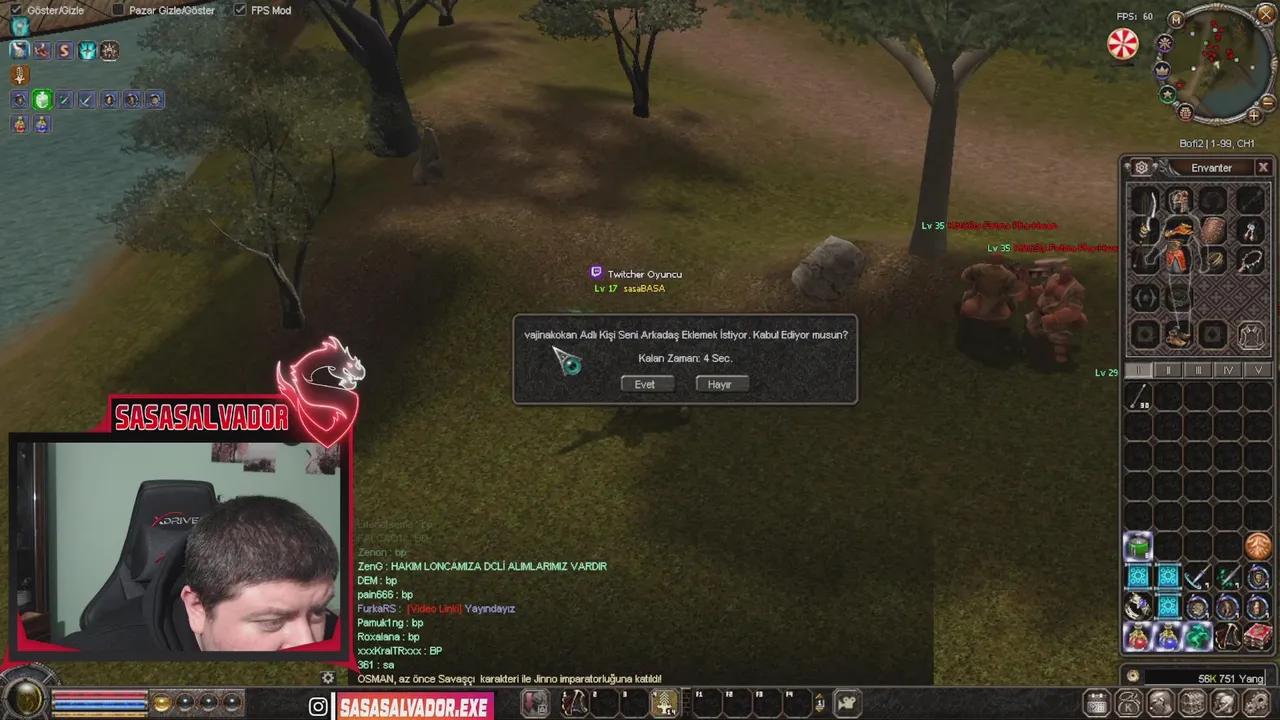Uncheck the Göster/Gizle checkbox
The width and height of the screenshot is (1280, 720).
pyautogui.click(x=18, y=9)
